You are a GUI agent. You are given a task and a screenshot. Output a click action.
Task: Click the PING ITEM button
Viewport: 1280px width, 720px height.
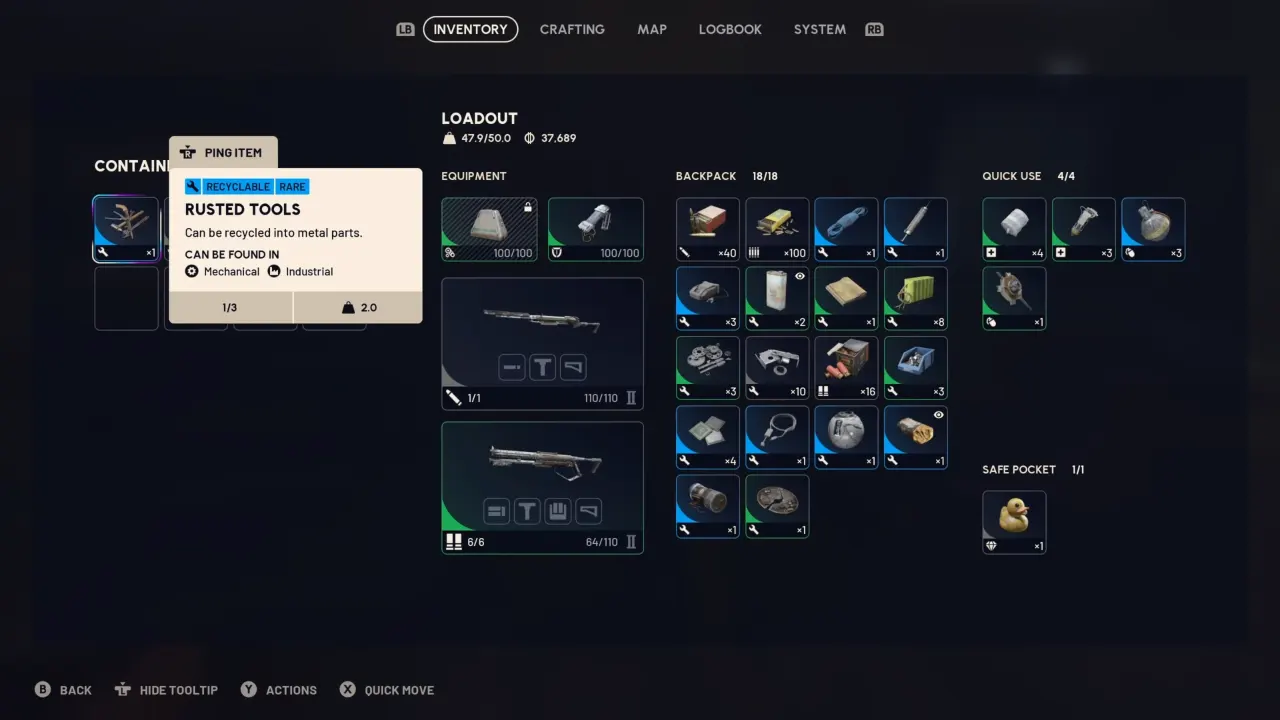[222, 152]
